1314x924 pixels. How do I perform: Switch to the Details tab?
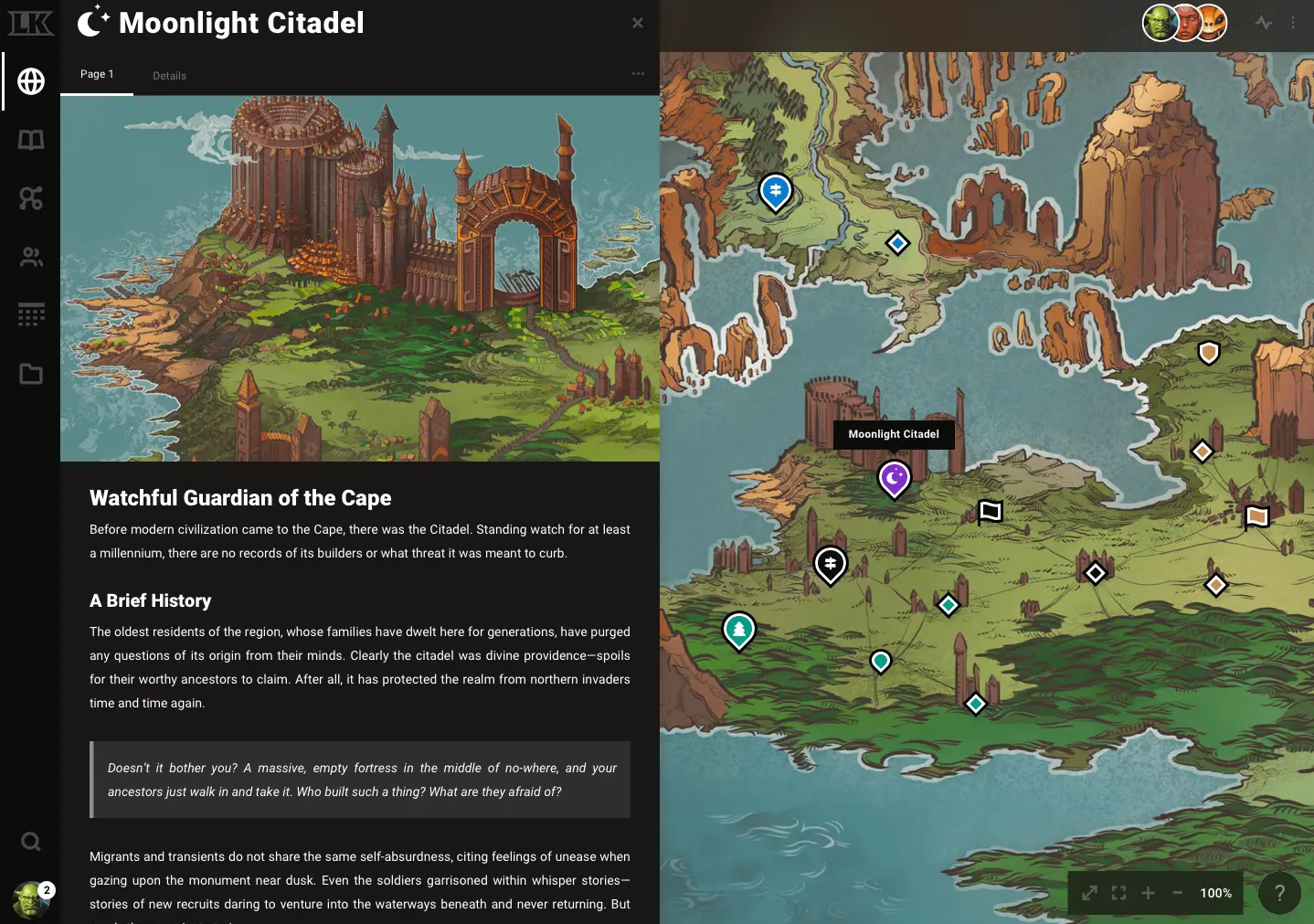point(169,76)
